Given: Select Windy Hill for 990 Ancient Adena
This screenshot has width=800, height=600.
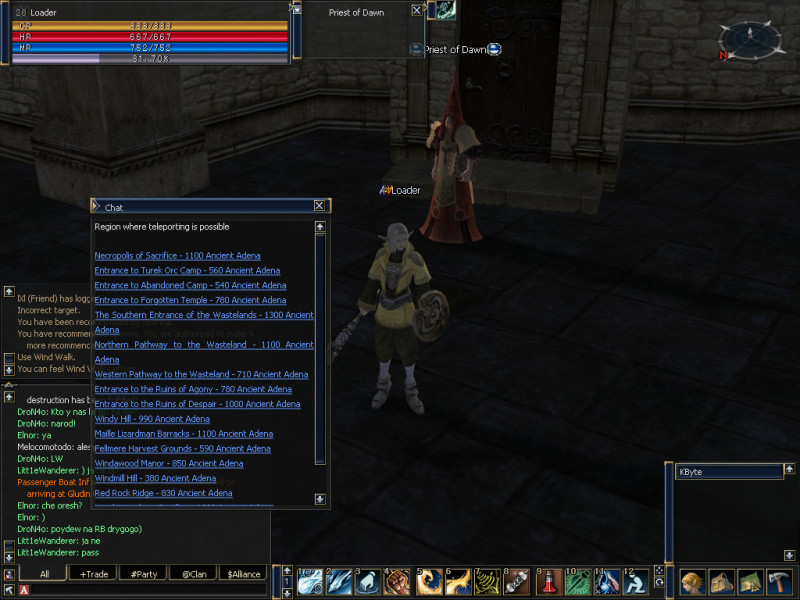Looking at the screenshot, I should point(152,419).
